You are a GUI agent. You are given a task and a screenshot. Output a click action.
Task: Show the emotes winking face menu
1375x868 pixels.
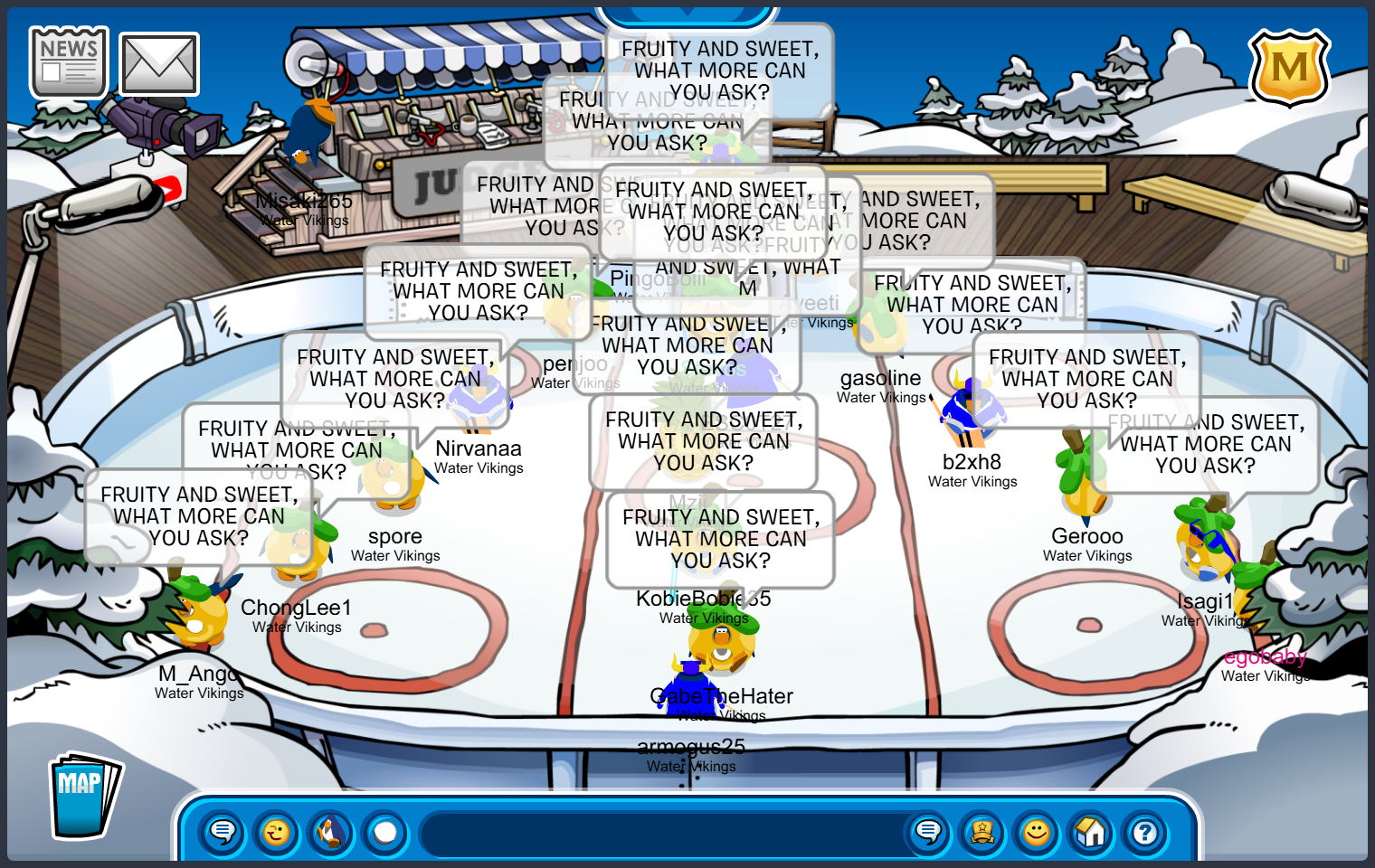click(277, 831)
